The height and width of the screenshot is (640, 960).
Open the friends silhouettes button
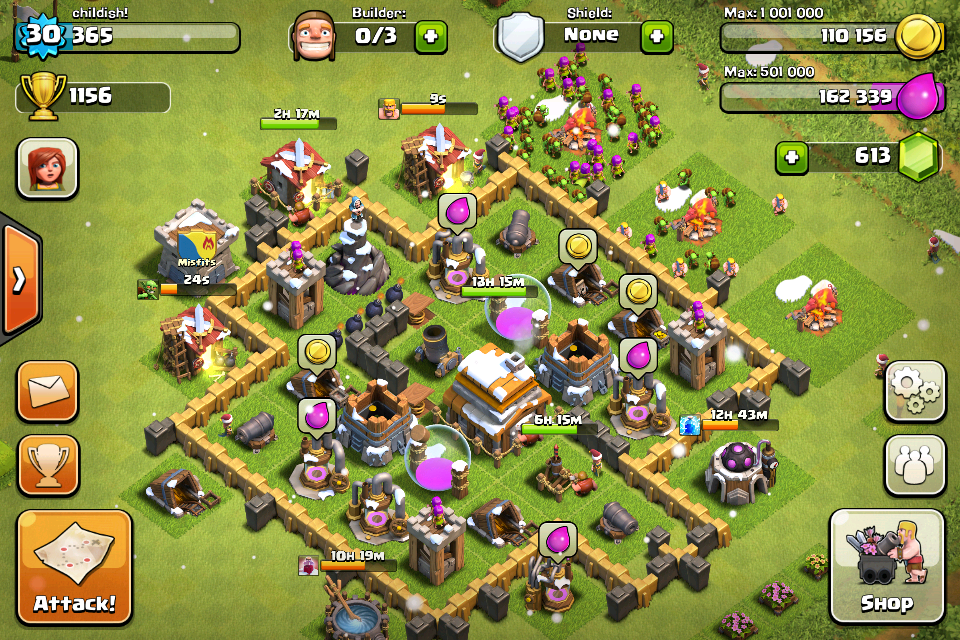tap(914, 465)
